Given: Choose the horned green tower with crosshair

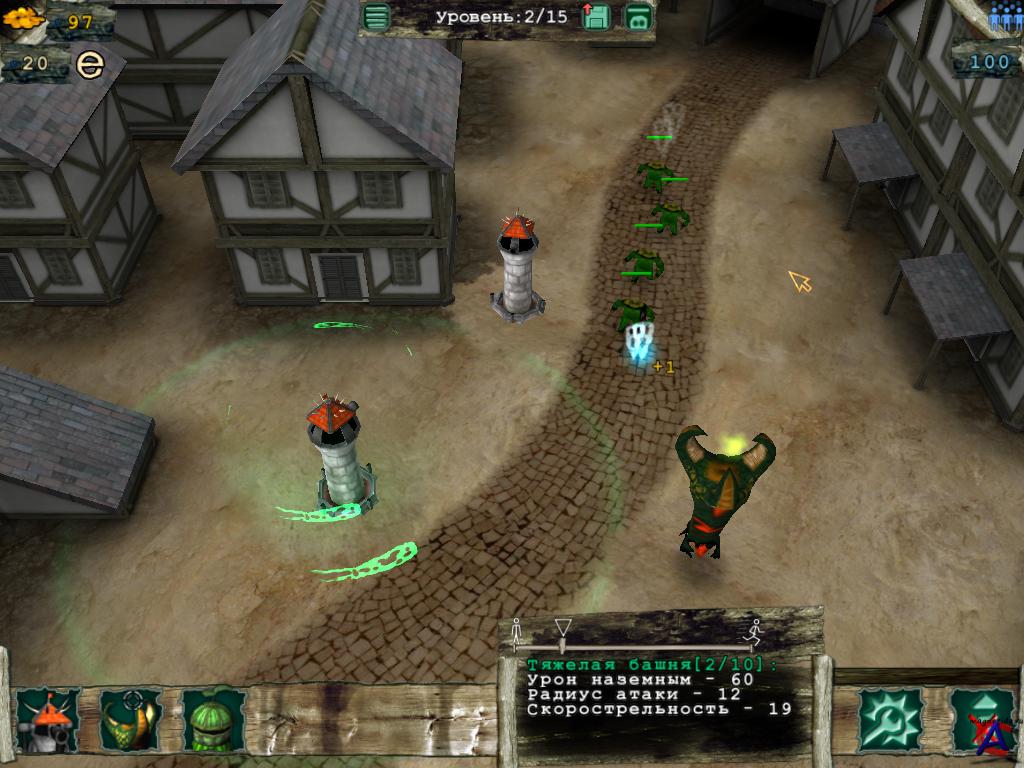Looking at the screenshot, I should (x=130, y=720).
